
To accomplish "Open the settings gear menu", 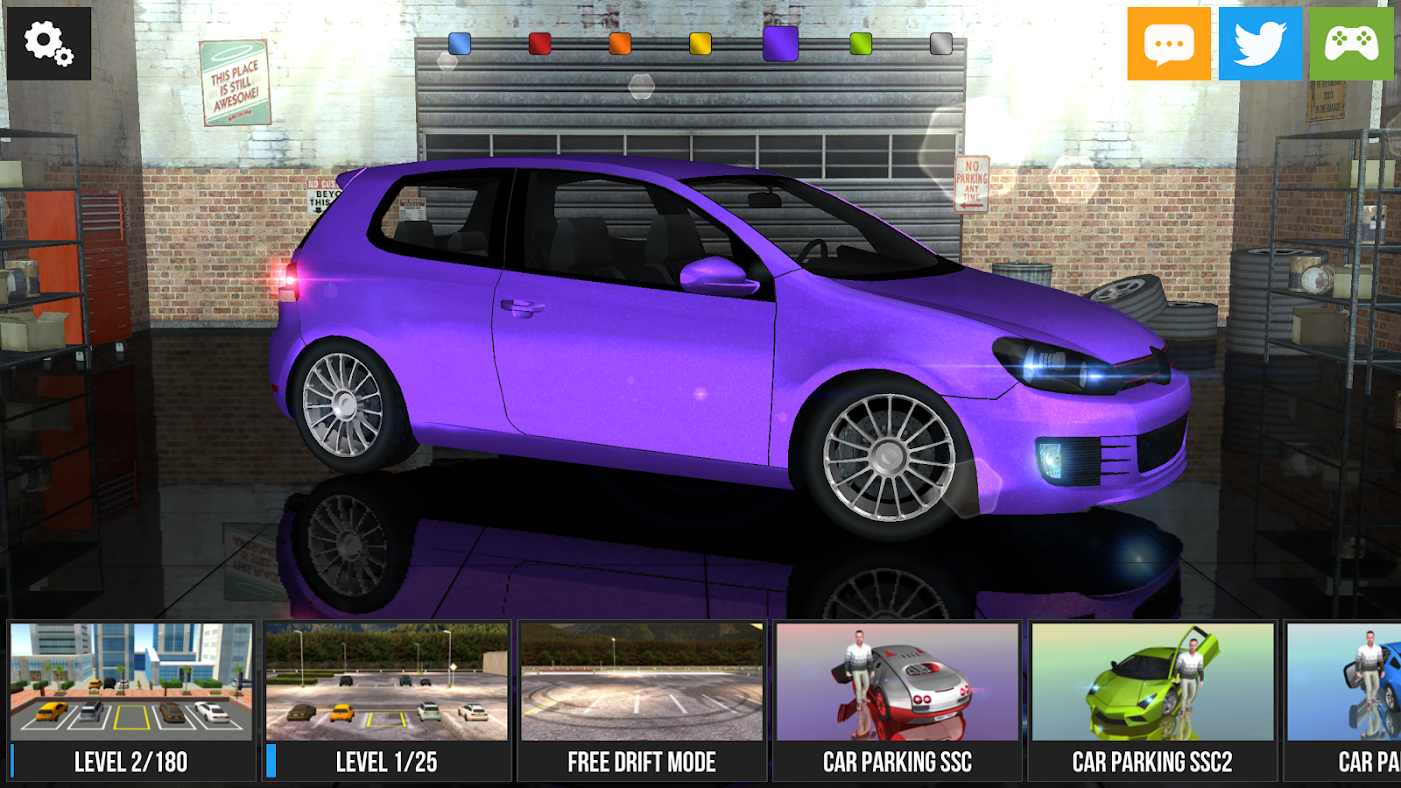I will 48,43.
